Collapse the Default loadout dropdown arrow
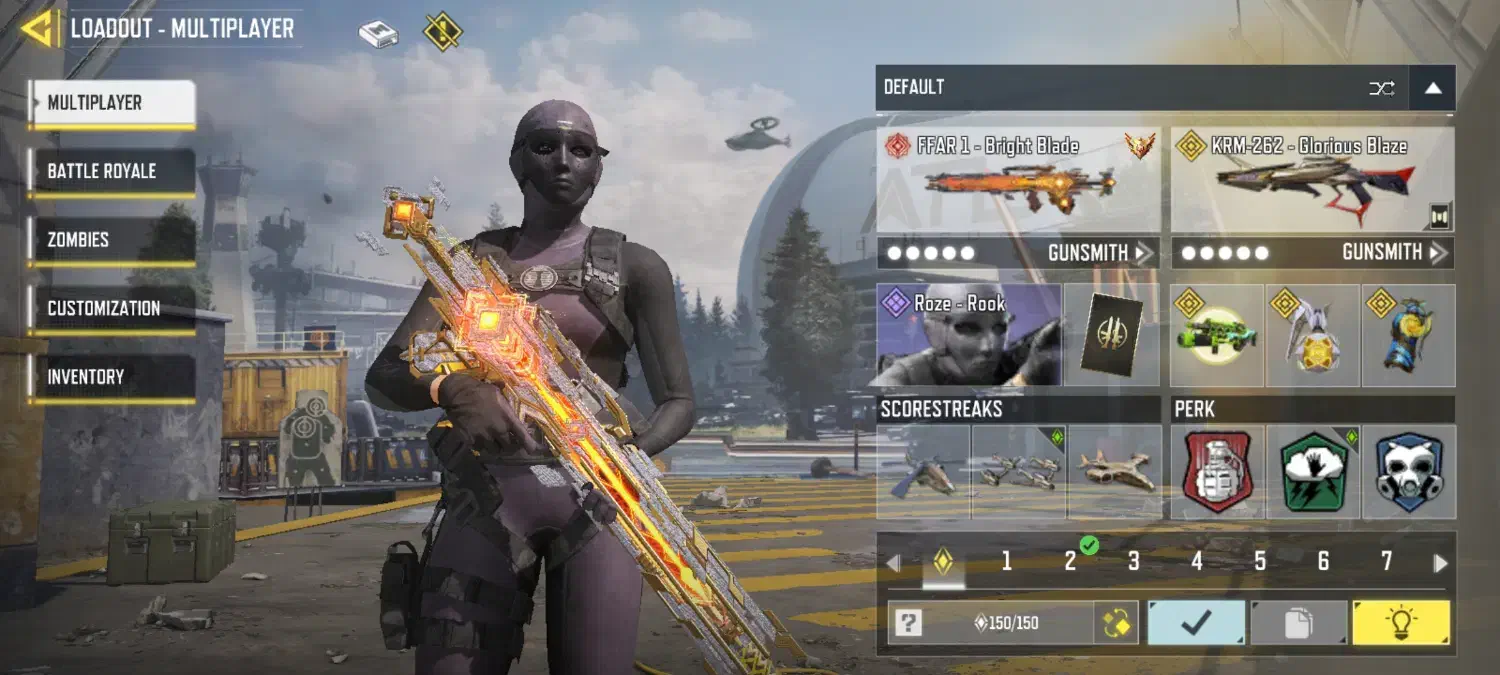1500x675 pixels. pos(1433,88)
